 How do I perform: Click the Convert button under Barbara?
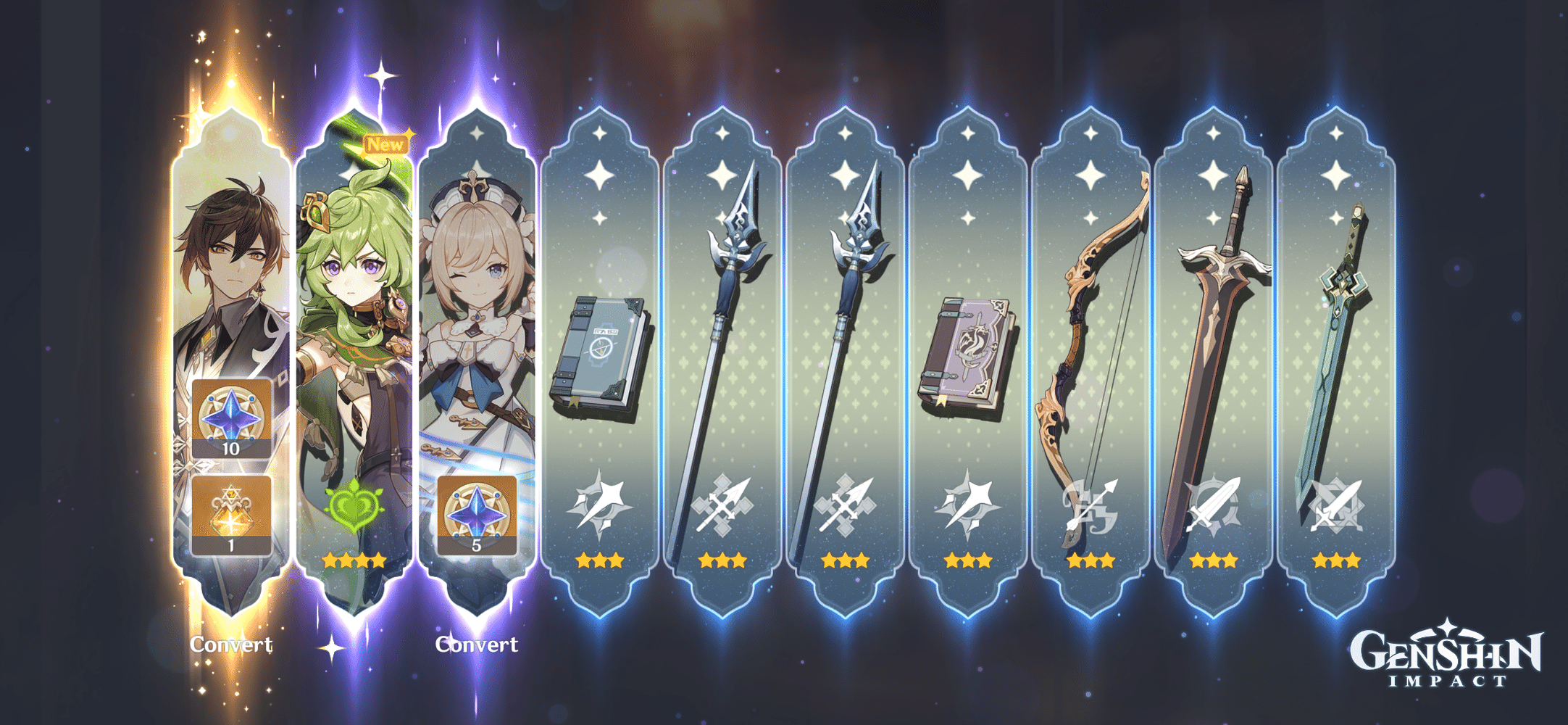click(x=478, y=644)
